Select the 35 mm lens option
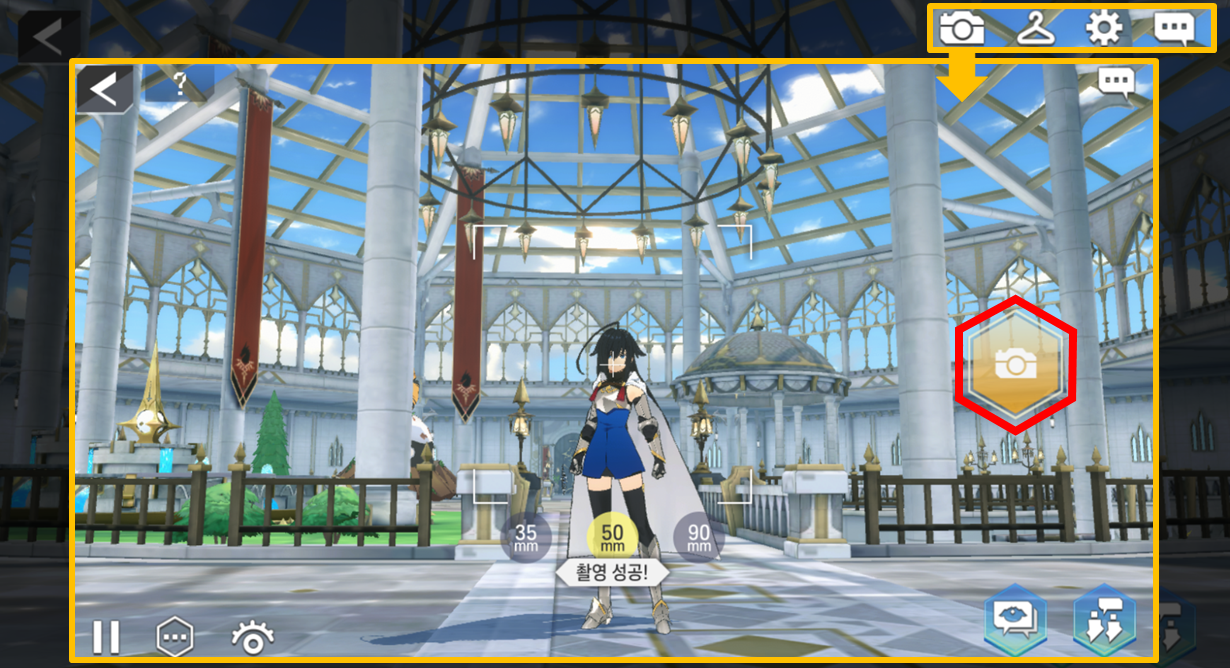 [x=526, y=539]
